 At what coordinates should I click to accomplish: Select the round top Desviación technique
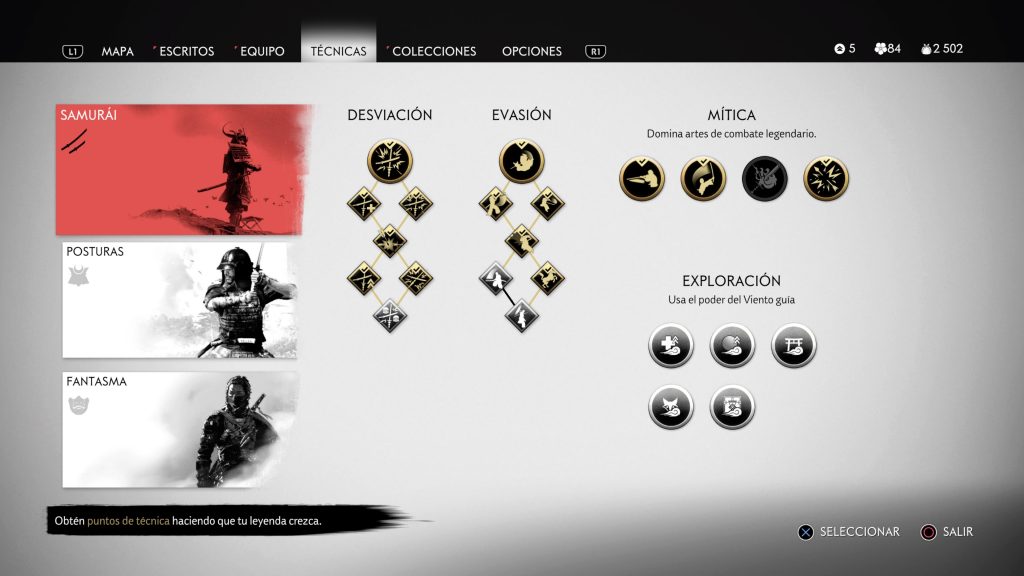(x=390, y=161)
